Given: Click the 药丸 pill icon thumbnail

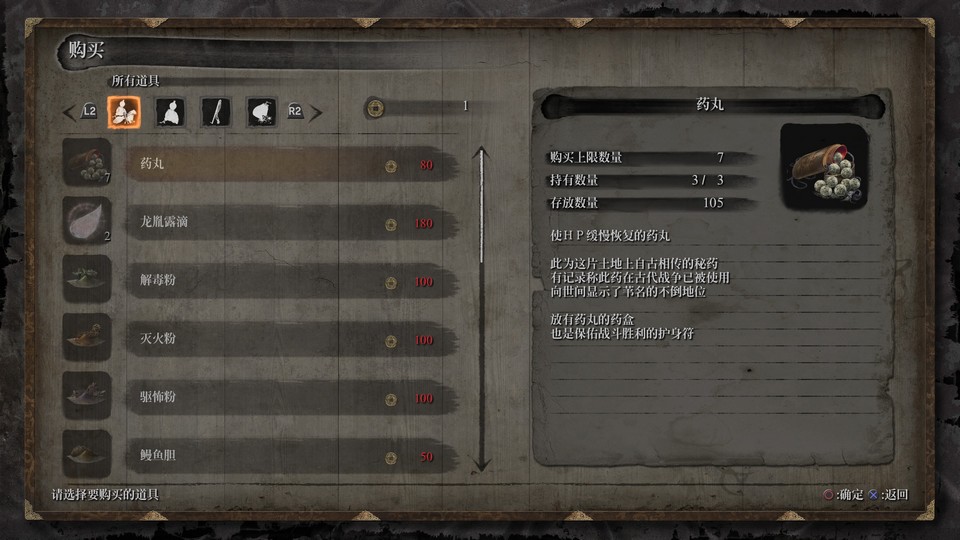Looking at the screenshot, I should point(87,163).
